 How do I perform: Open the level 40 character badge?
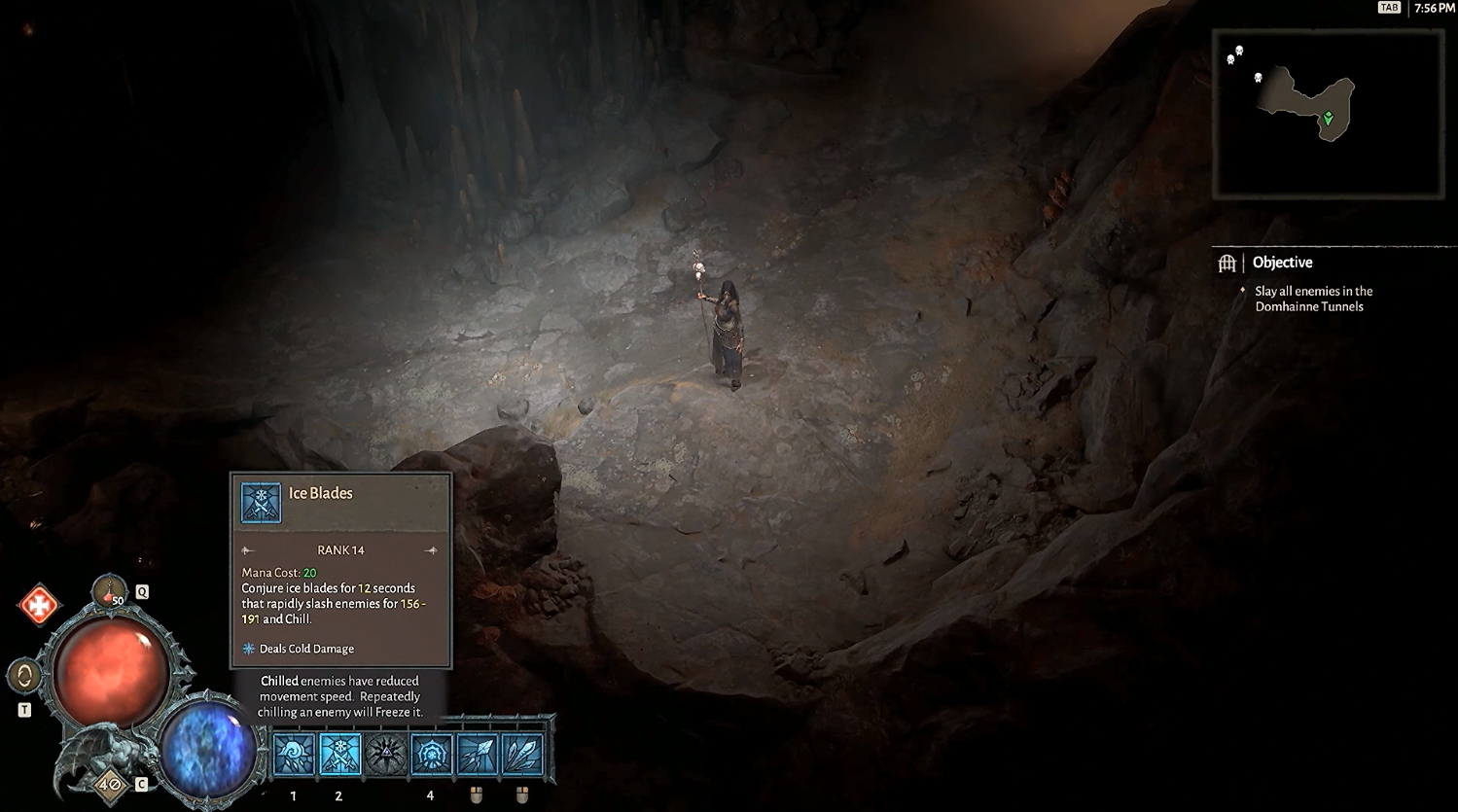pyautogui.click(x=110, y=783)
